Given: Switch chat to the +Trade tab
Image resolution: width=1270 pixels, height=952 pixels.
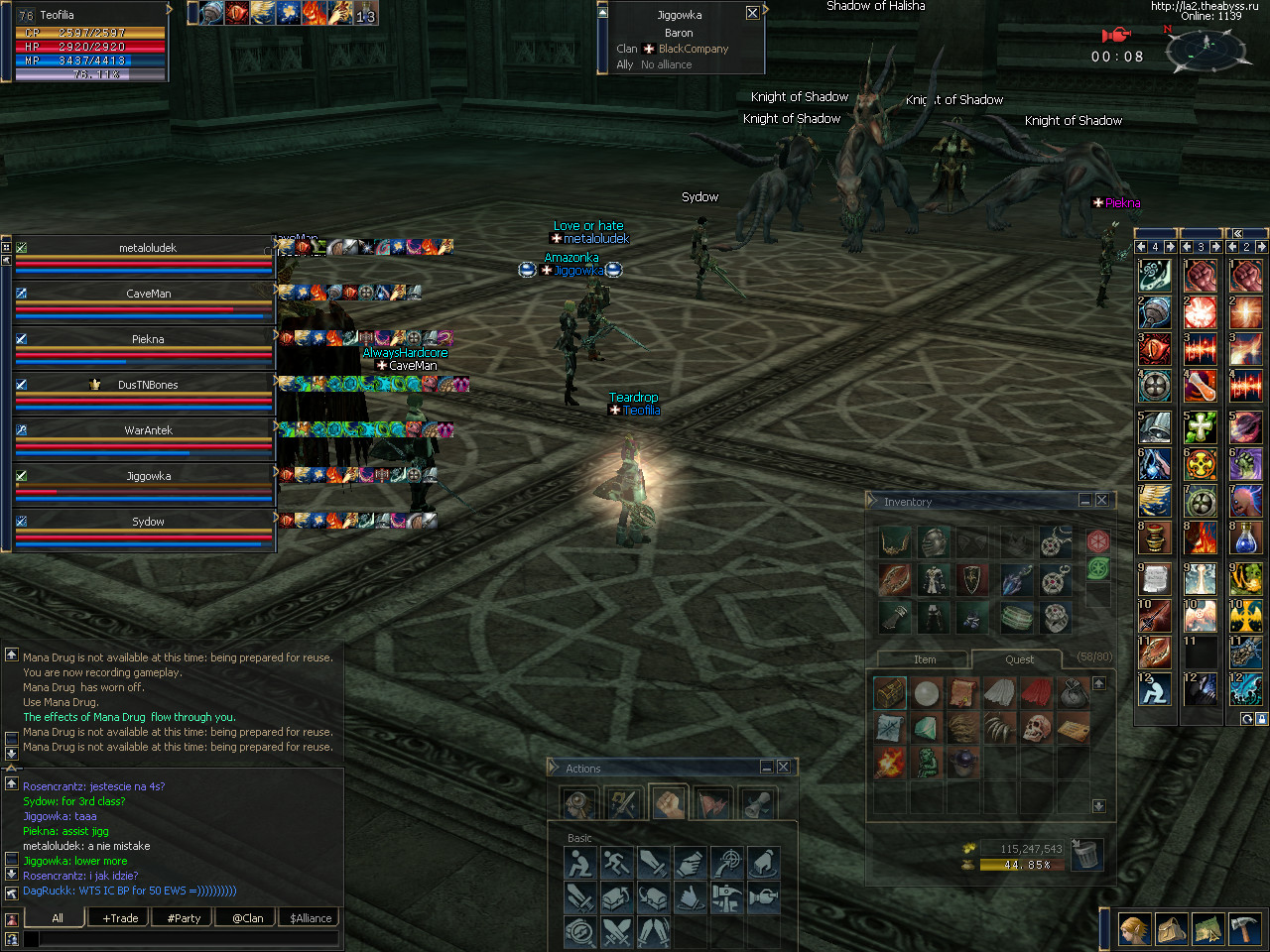Looking at the screenshot, I should coord(120,918).
